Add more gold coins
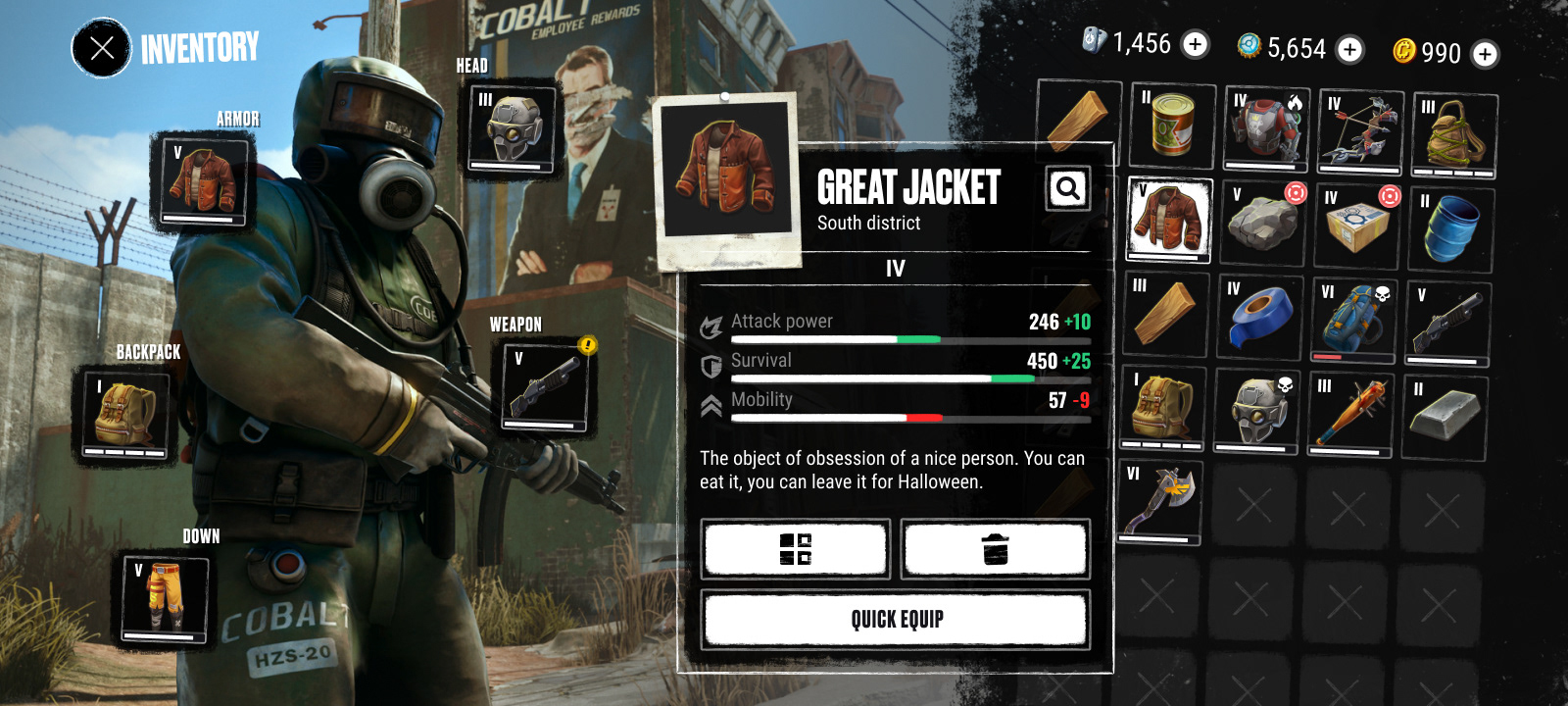 tap(1485, 54)
